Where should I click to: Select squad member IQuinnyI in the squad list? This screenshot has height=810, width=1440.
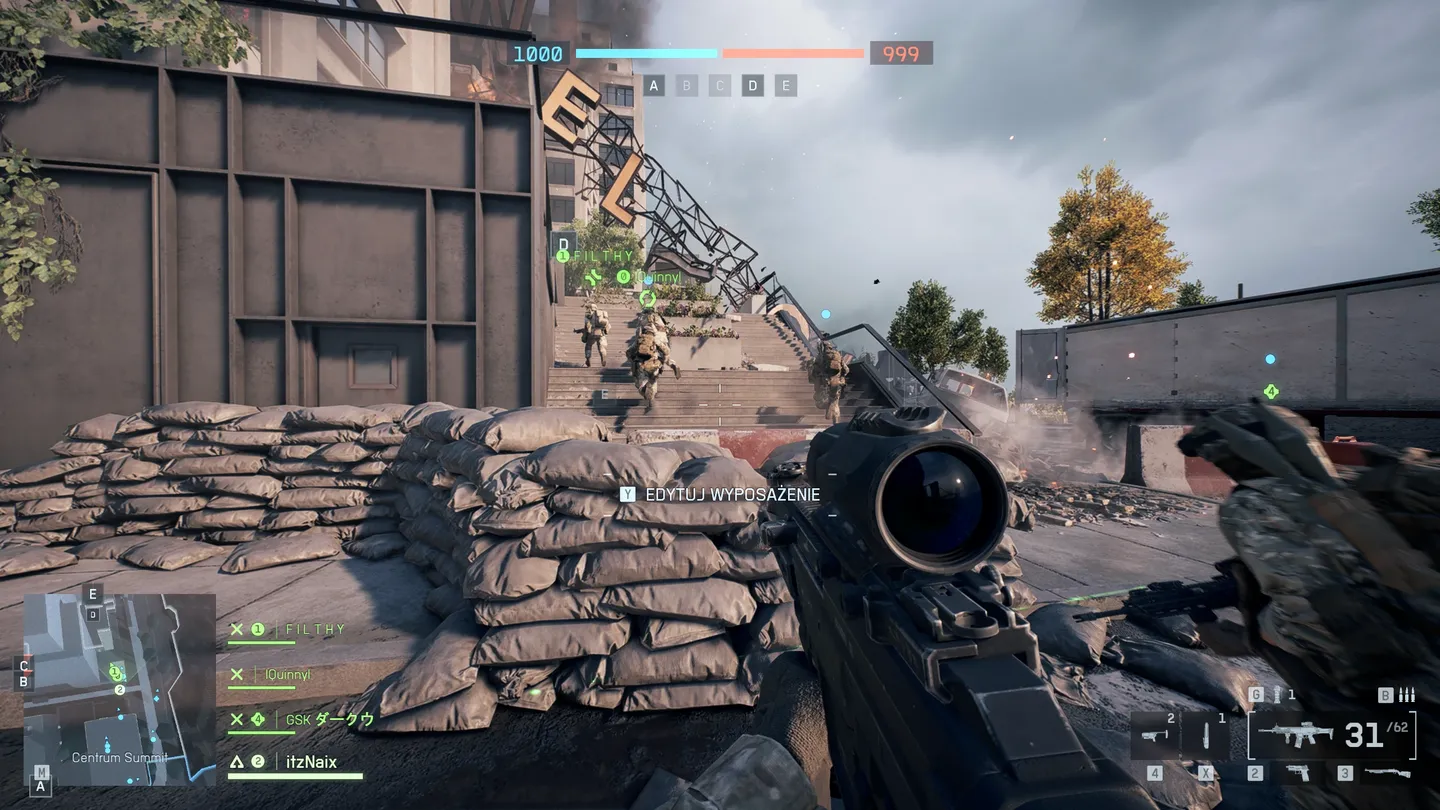pyautogui.click(x=287, y=675)
